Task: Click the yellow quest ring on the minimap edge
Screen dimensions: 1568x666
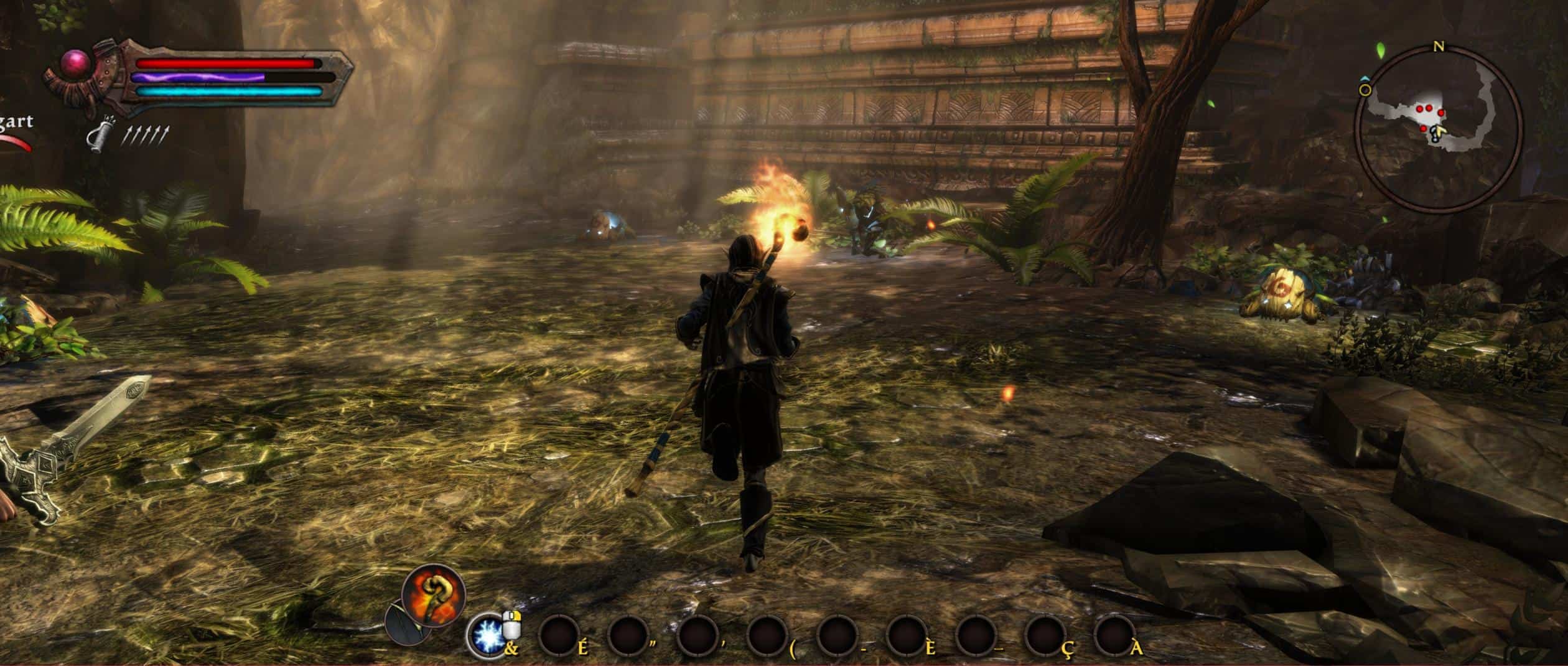Action: [x=1365, y=90]
